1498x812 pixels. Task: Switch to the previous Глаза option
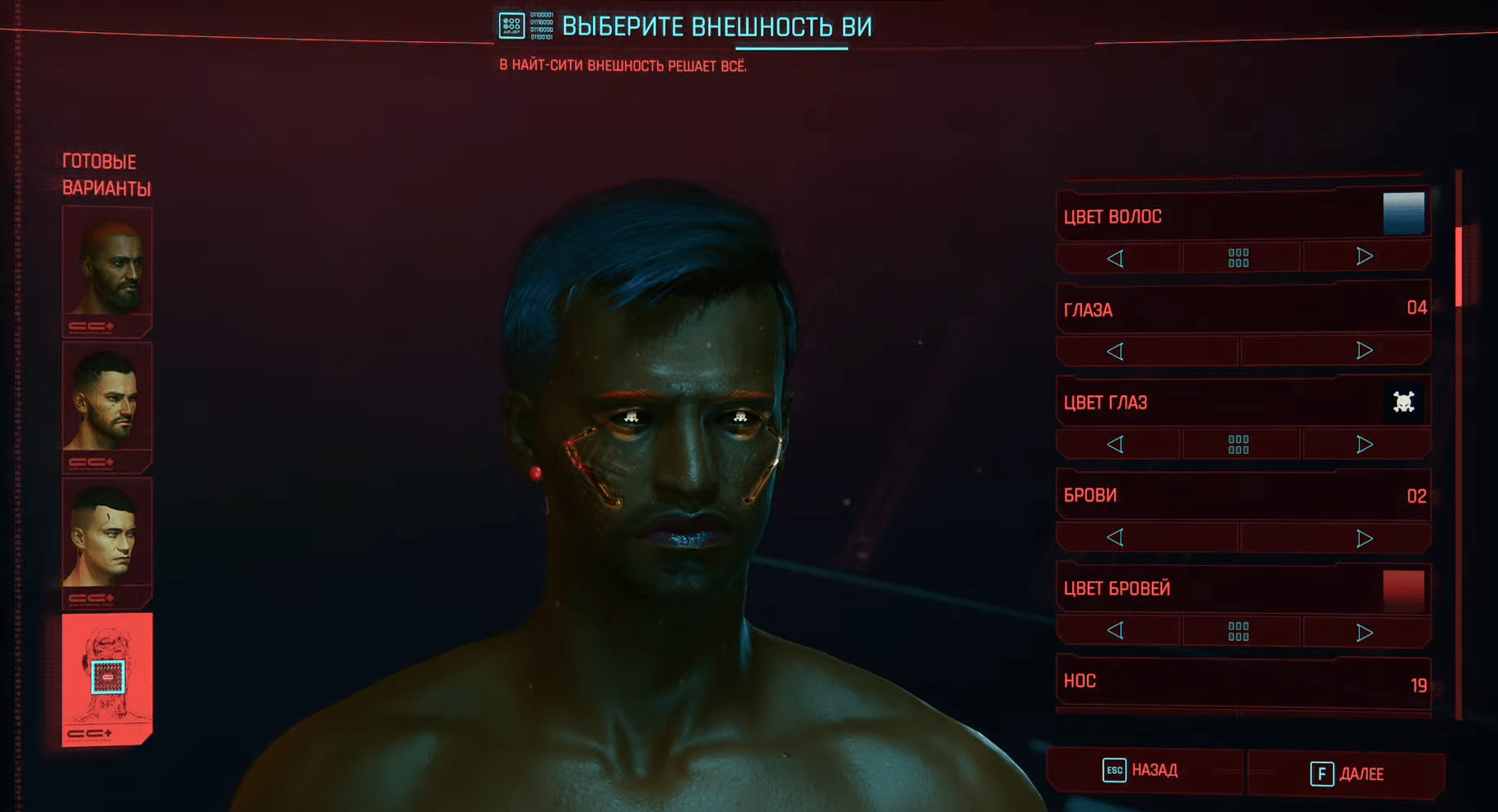pyautogui.click(x=1115, y=352)
